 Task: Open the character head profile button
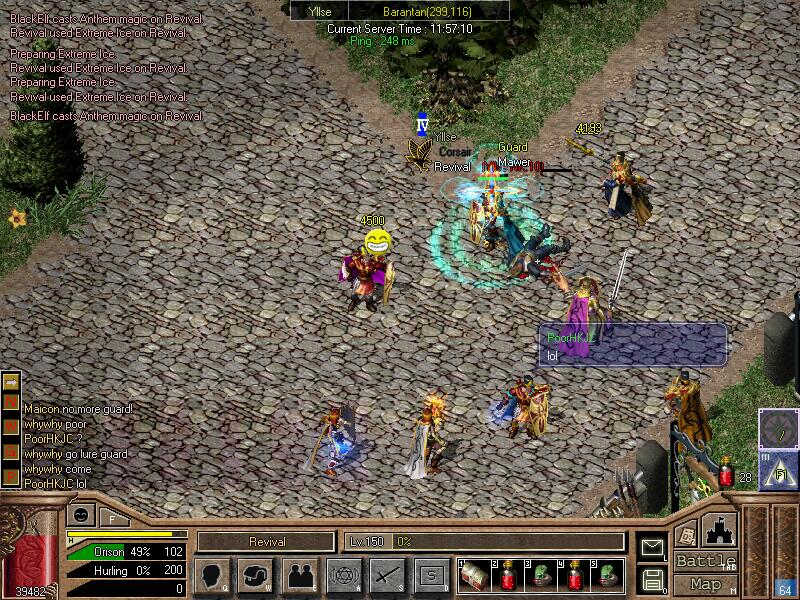pyautogui.click(x=211, y=575)
